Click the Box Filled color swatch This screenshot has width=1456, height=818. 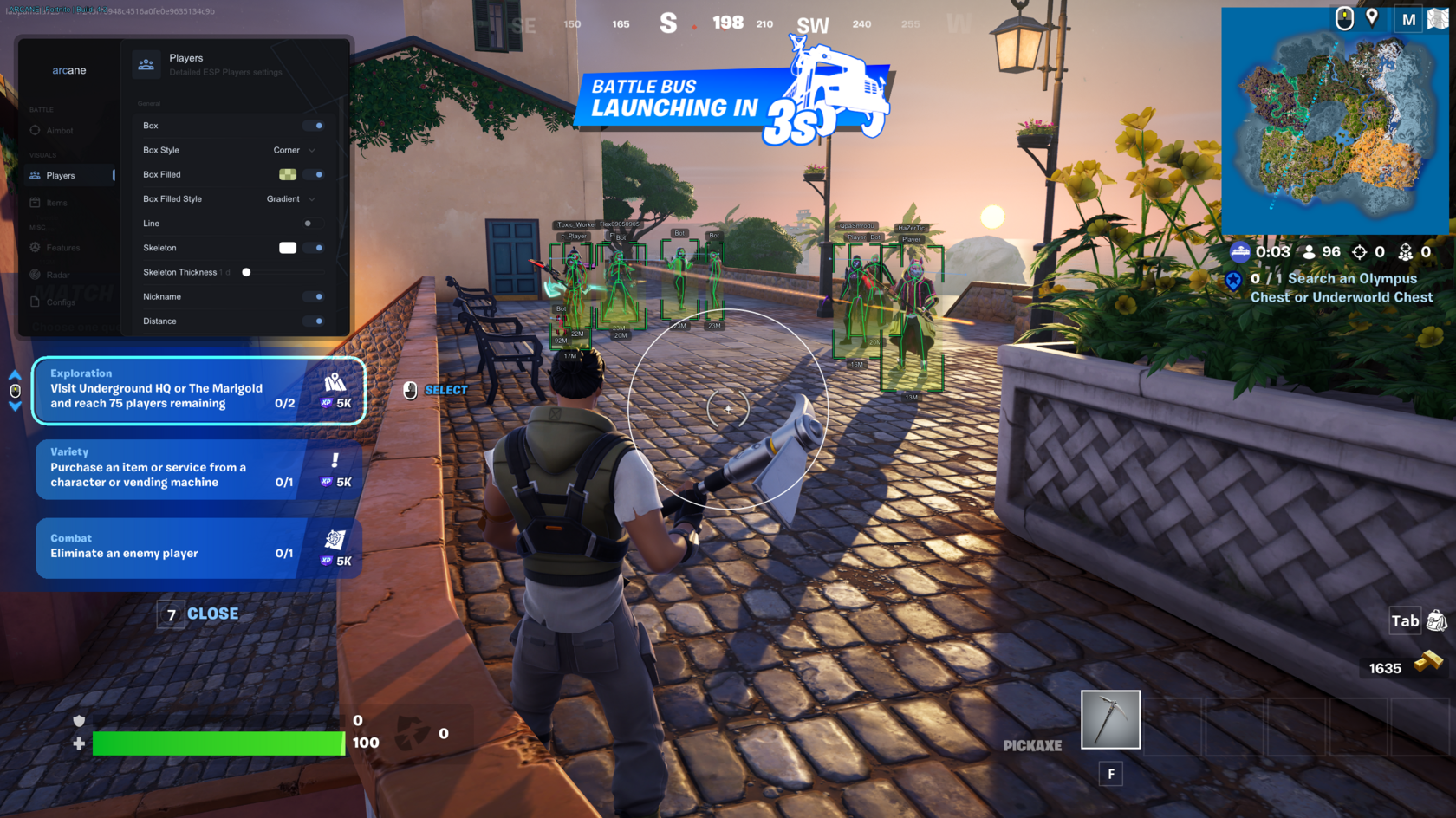[x=287, y=174]
